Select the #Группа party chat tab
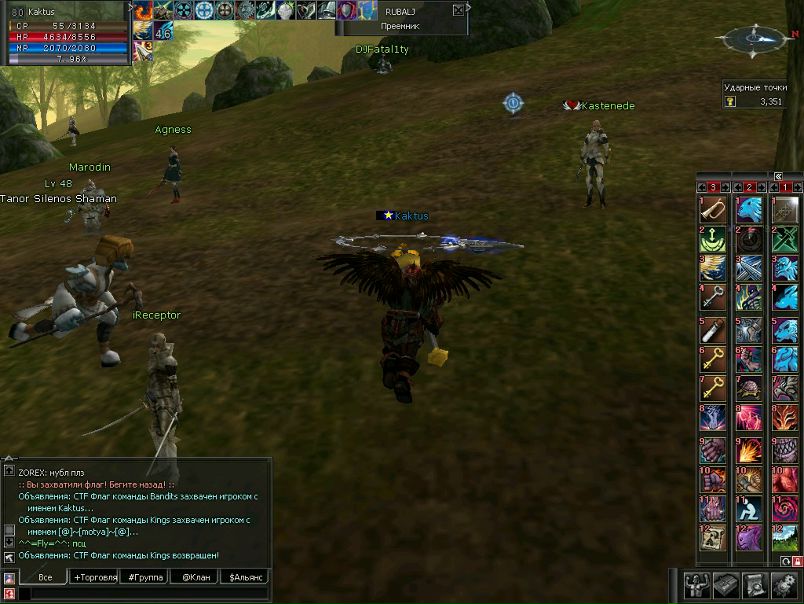The image size is (804, 604). (144, 577)
